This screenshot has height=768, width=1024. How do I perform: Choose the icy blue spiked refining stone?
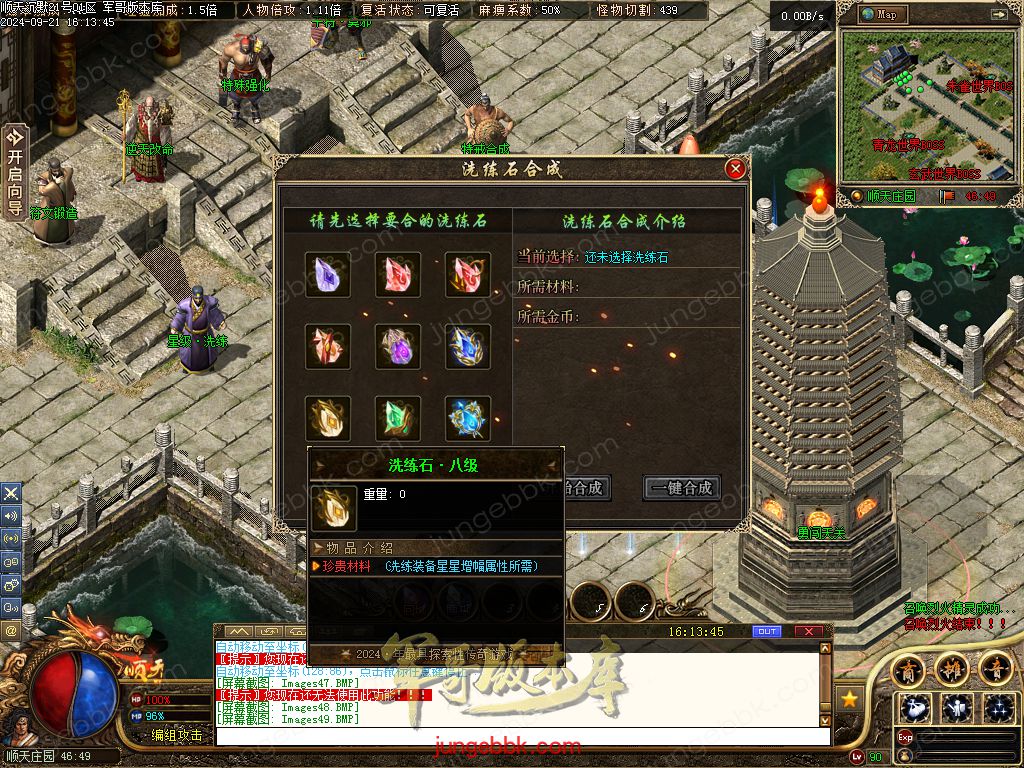468,419
